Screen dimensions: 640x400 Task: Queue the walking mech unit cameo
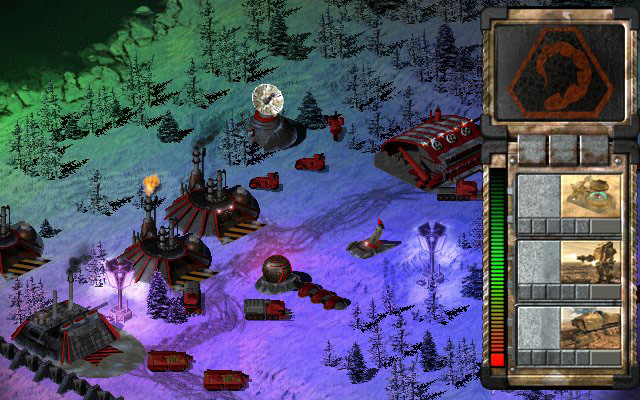590,264
